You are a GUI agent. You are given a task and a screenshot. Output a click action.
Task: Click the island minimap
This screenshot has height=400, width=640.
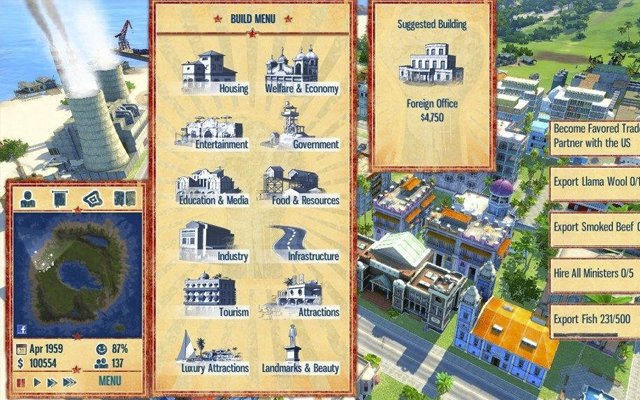click(x=73, y=270)
